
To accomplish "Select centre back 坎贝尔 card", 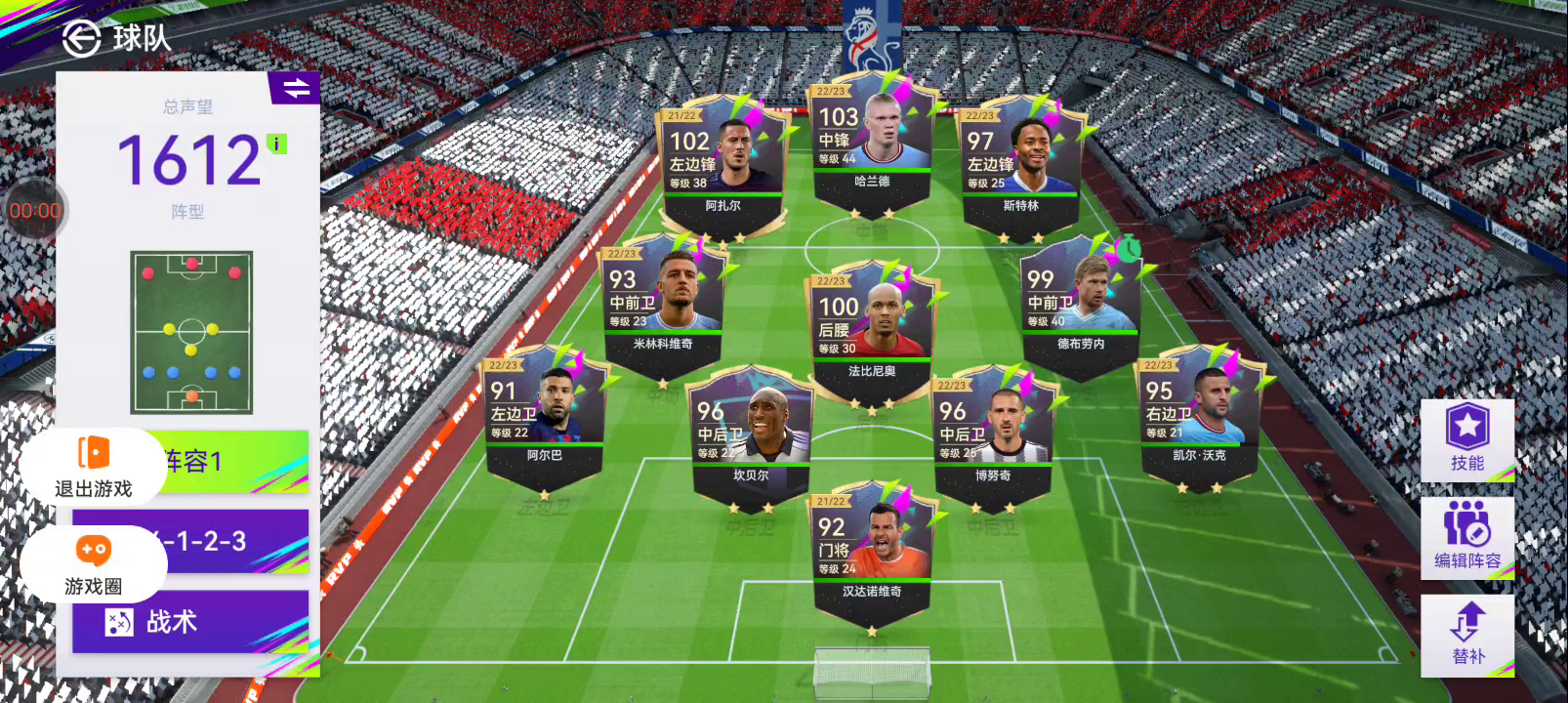I will pyautogui.click(x=751, y=436).
